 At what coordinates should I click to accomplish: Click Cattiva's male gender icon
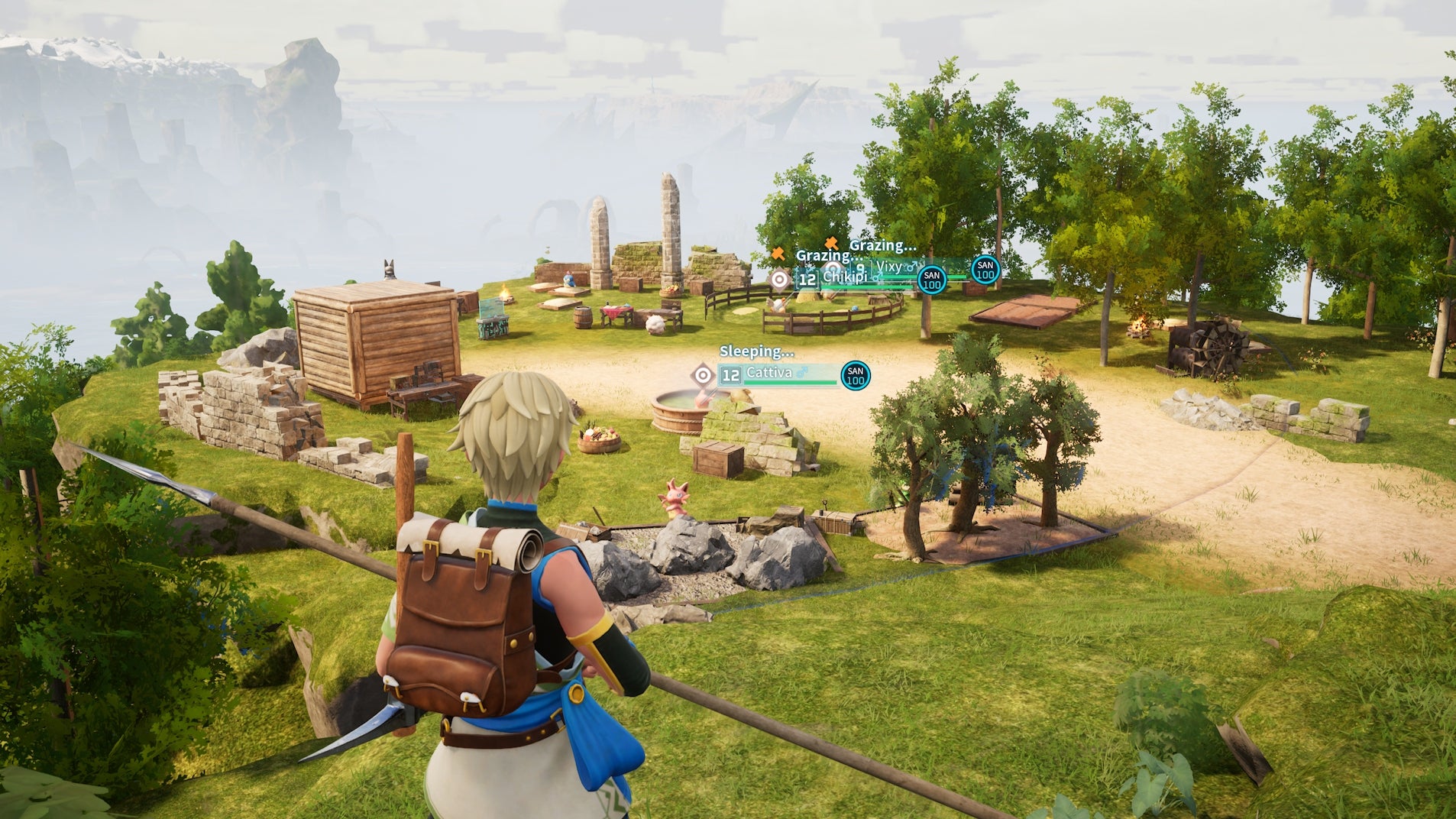(802, 372)
